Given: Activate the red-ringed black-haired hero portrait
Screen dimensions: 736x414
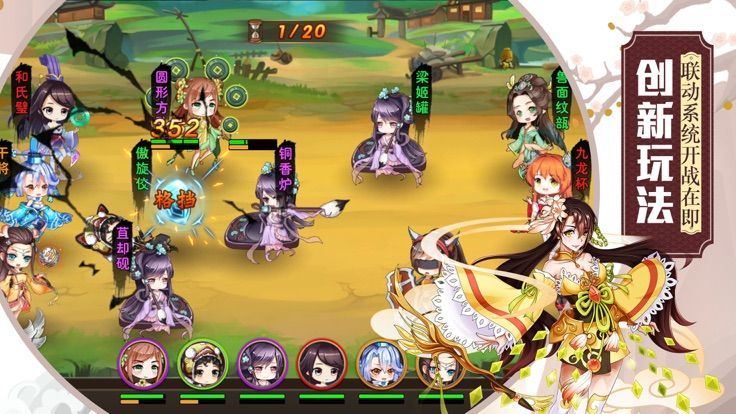Looking at the screenshot, I should 322,363.
